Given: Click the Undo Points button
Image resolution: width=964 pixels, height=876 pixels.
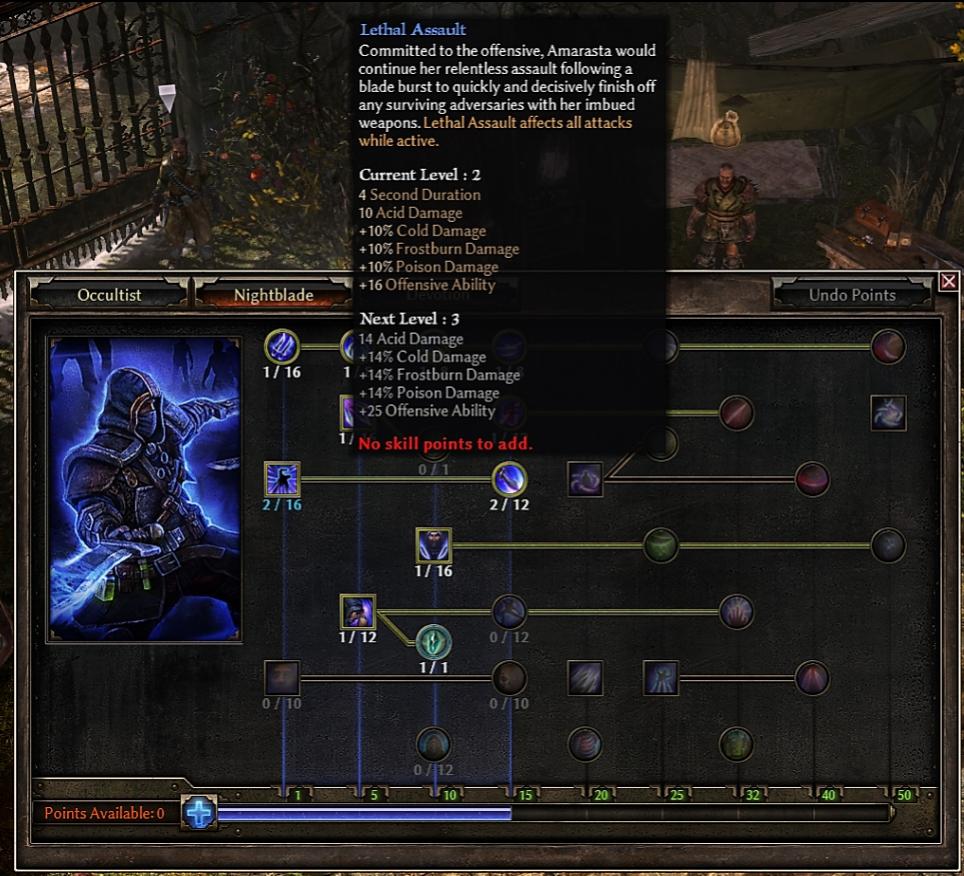Looking at the screenshot, I should [852, 295].
